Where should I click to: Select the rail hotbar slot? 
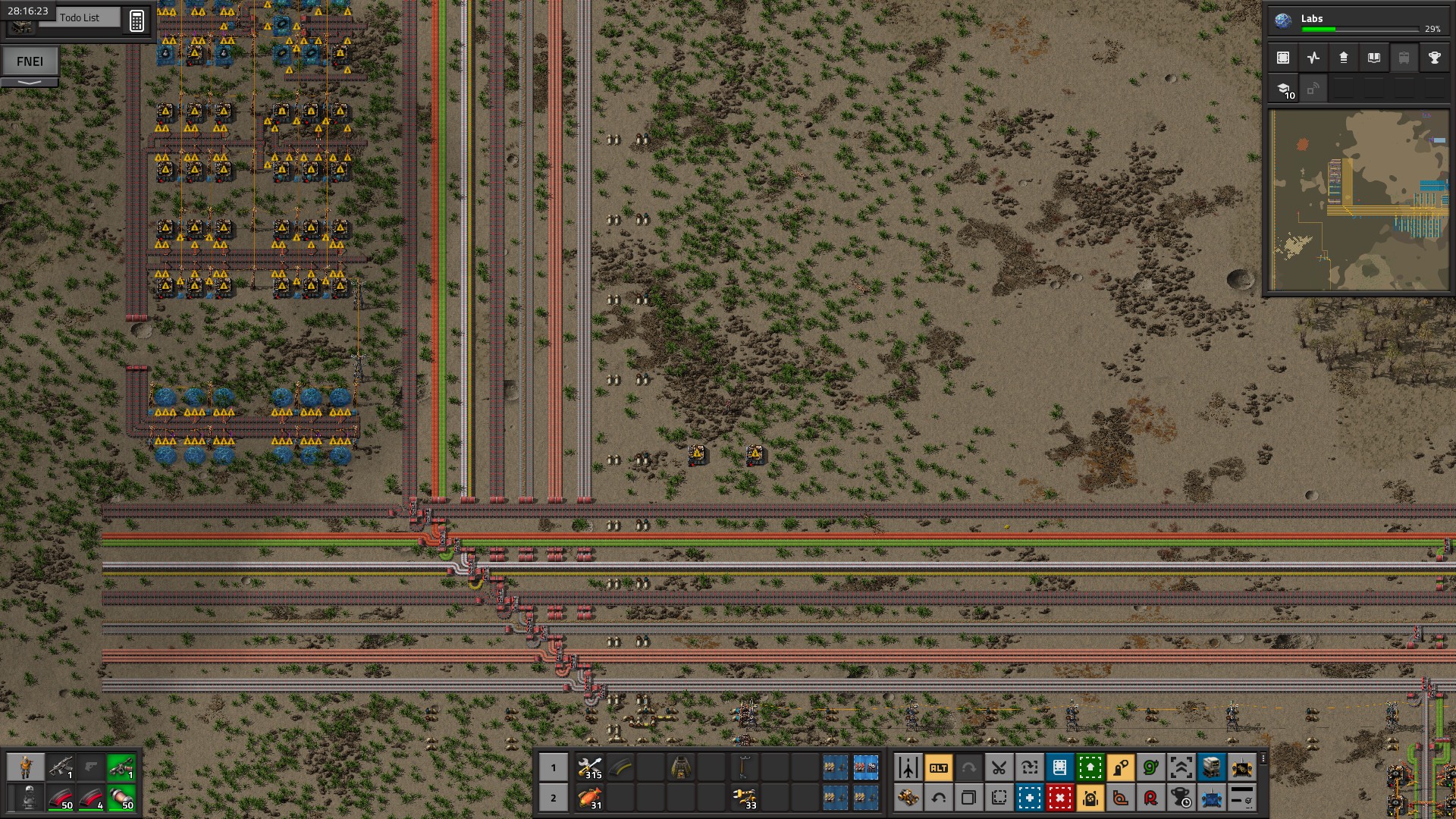620,767
